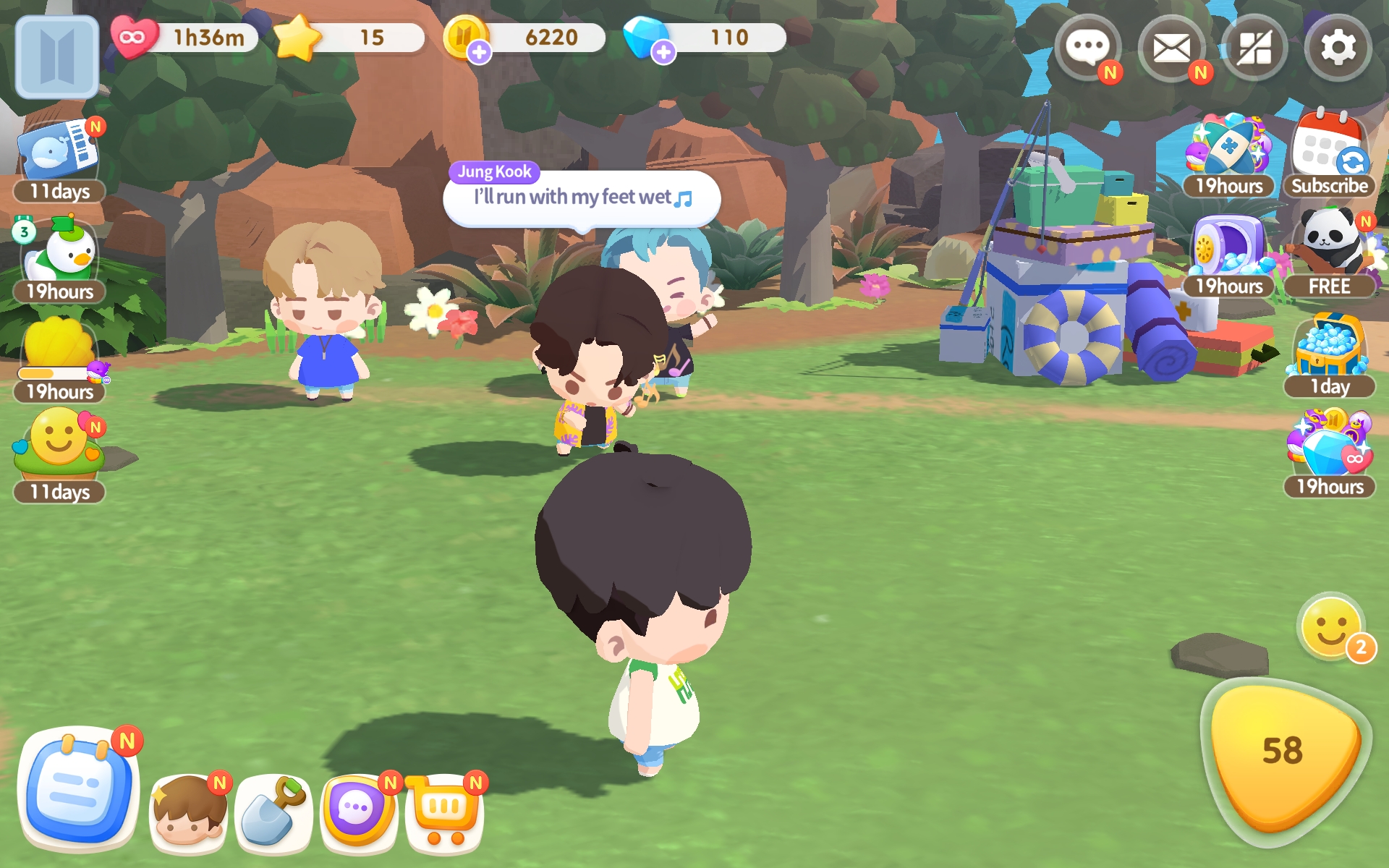
Task: Open the character face menu
Action: pos(189,812)
